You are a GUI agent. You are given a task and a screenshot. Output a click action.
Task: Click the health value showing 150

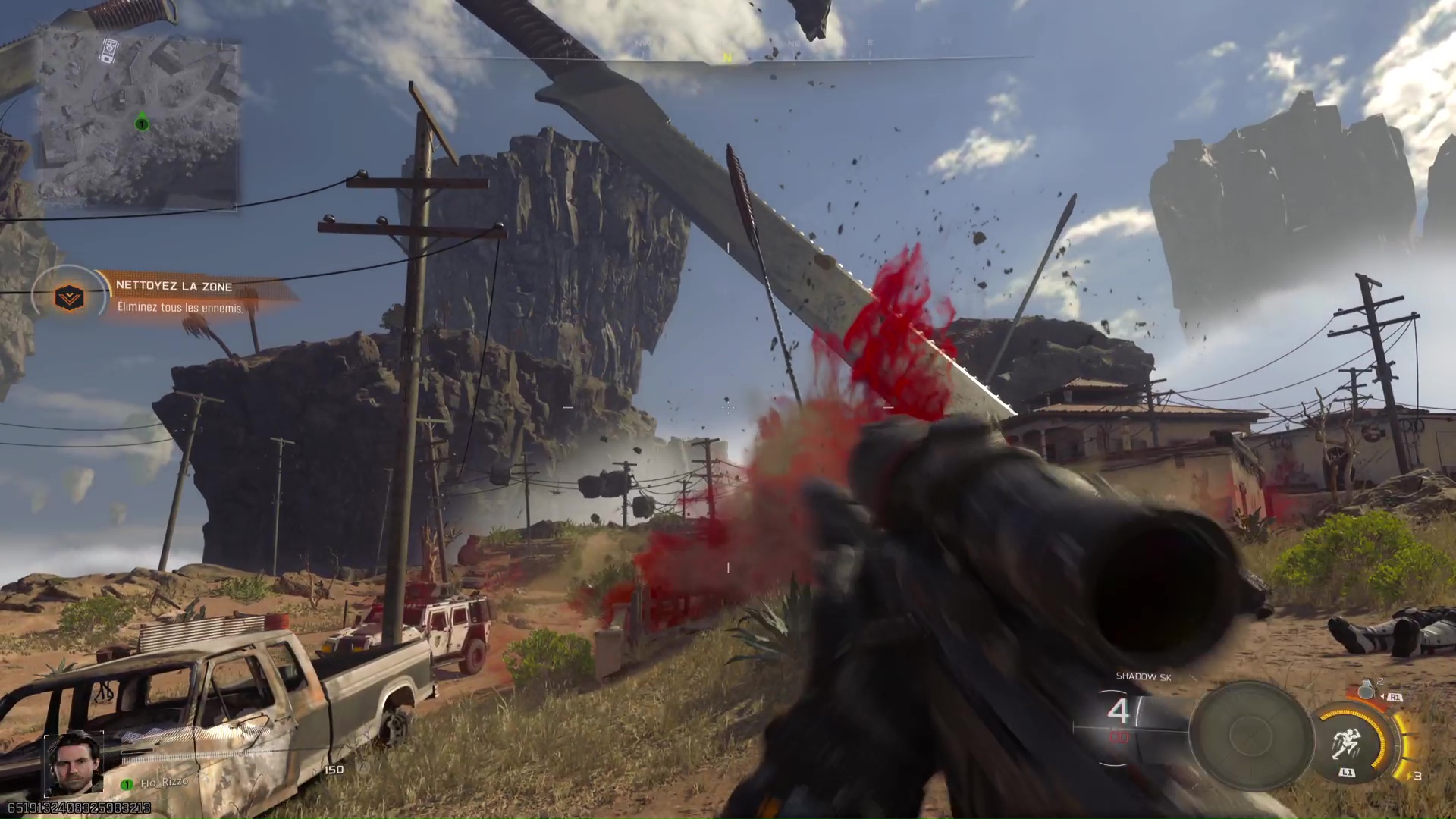click(x=334, y=770)
